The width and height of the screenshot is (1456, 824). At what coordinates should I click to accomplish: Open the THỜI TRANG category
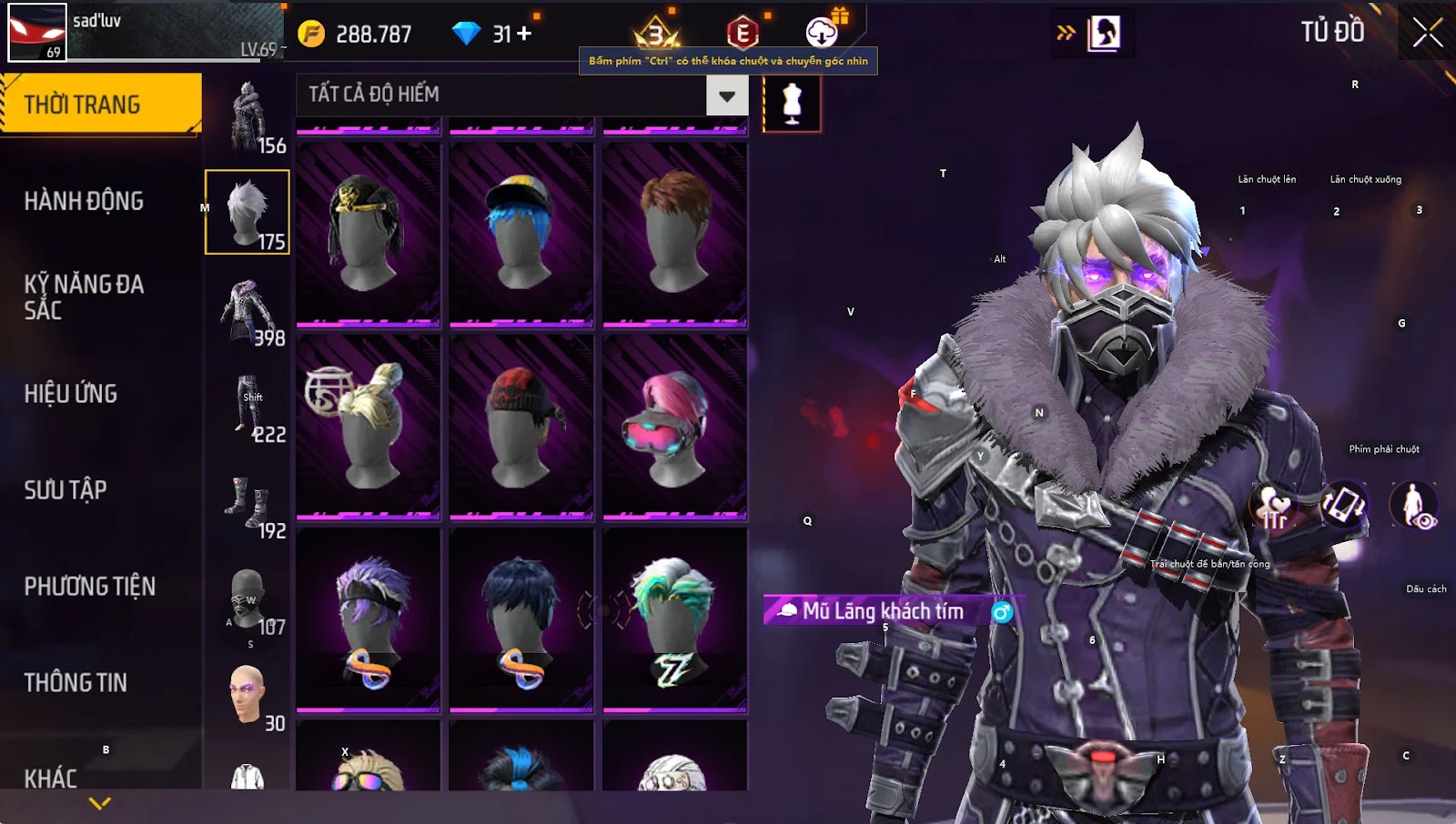point(100,104)
